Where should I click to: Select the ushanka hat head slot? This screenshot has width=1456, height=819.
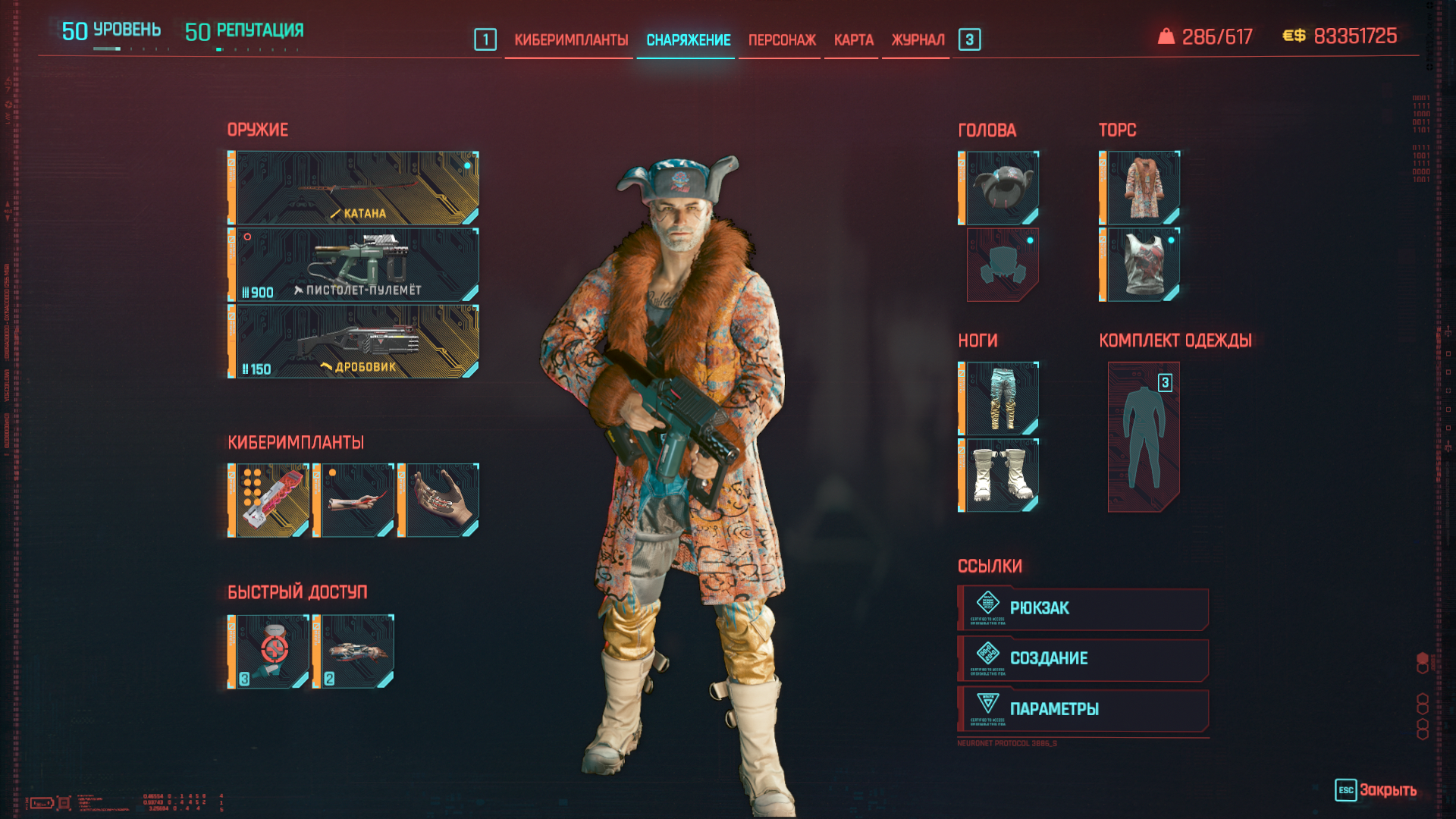click(999, 188)
